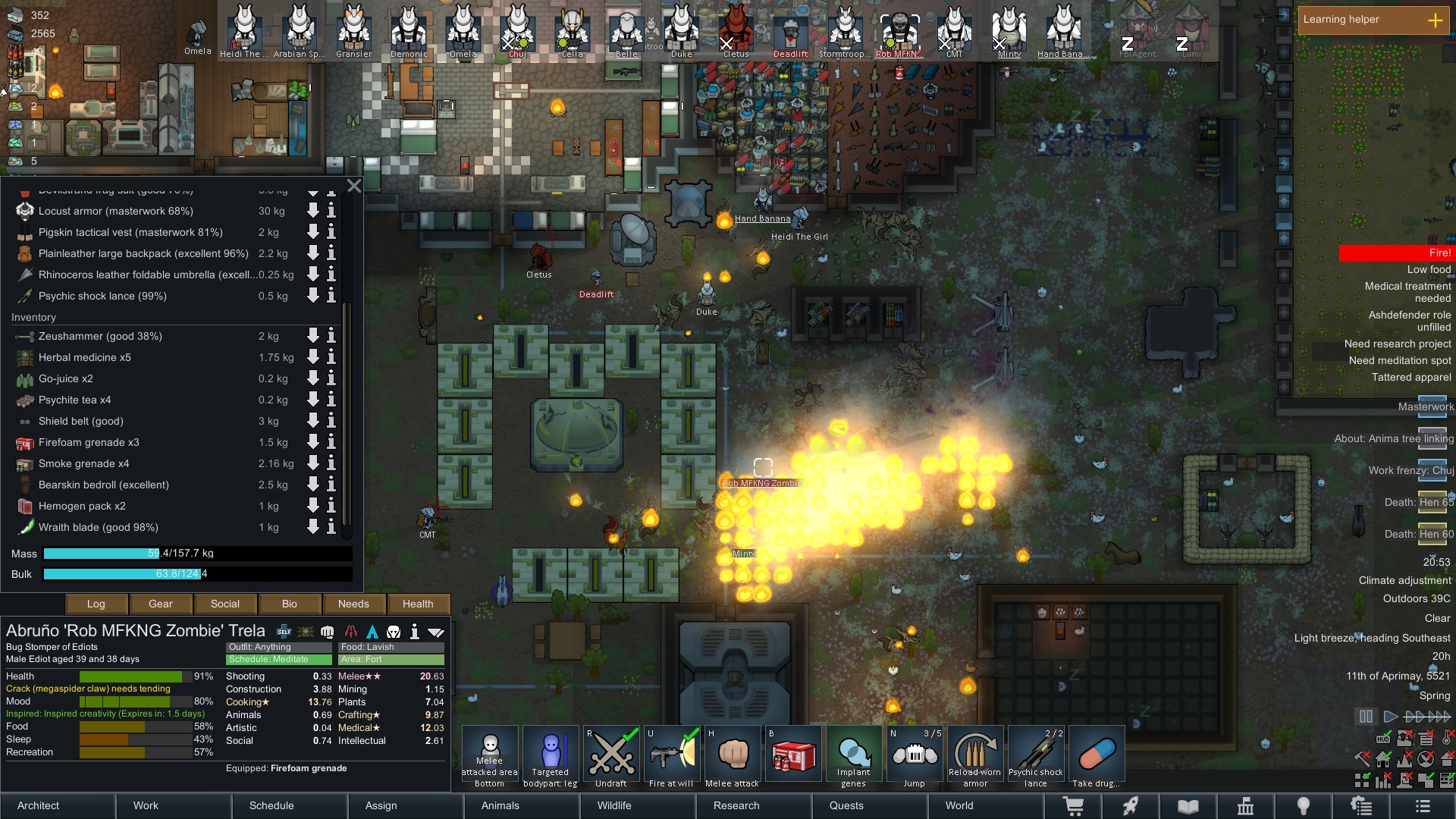The width and height of the screenshot is (1456, 819).
Task: Show the colonist's Log tab
Action: 96,604
